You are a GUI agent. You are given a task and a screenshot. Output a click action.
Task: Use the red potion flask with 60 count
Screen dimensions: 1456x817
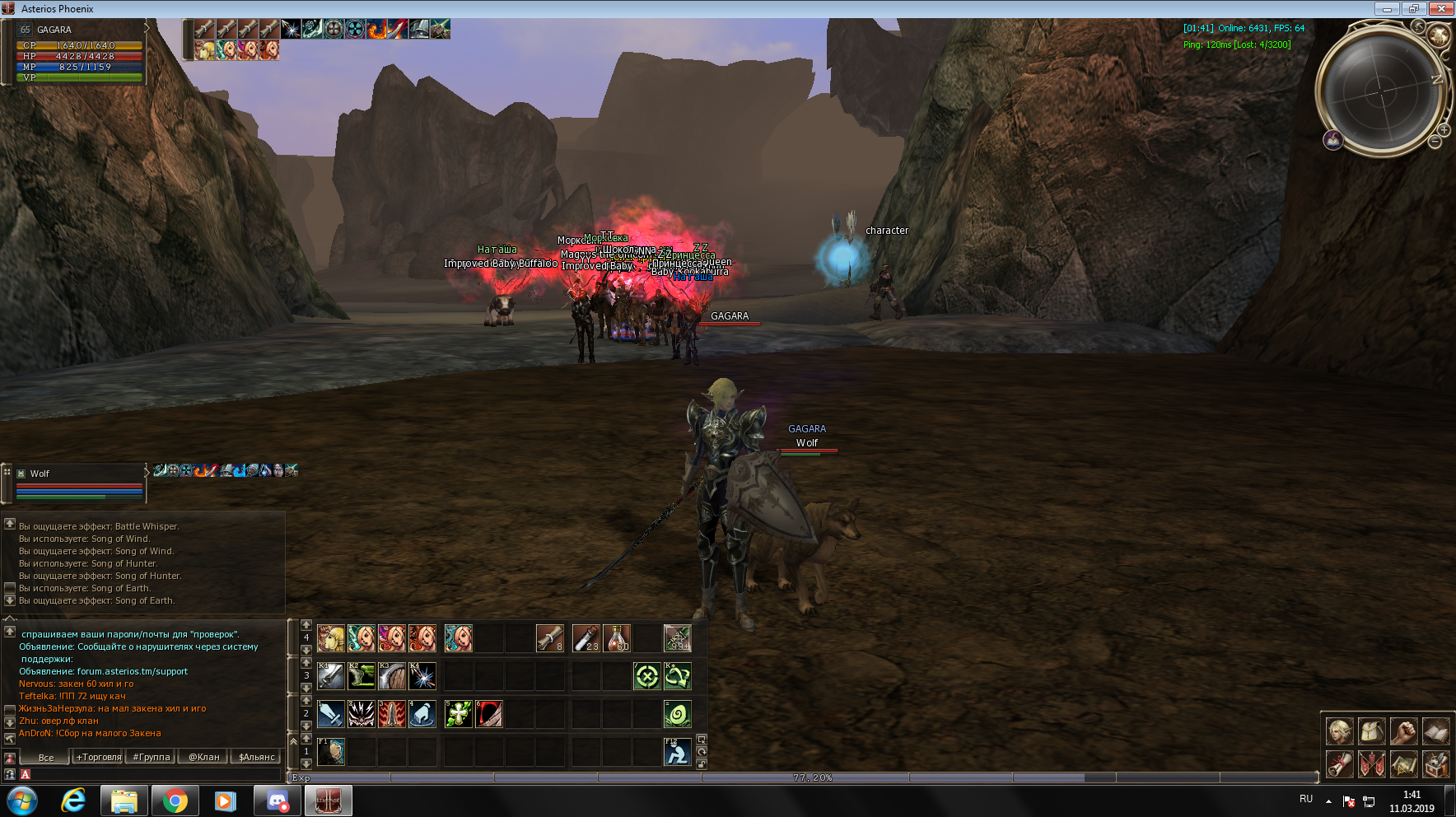(617, 638)
